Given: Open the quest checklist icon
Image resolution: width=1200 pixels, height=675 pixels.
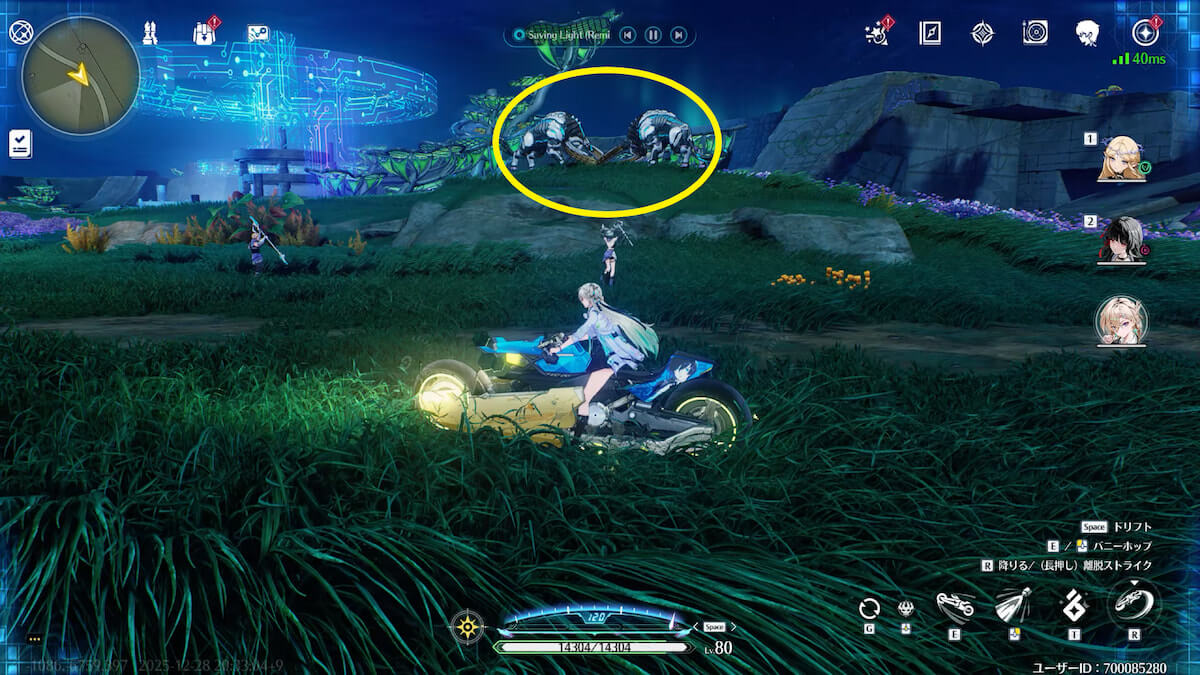Looking at the screenshot, I should [20, 144].
